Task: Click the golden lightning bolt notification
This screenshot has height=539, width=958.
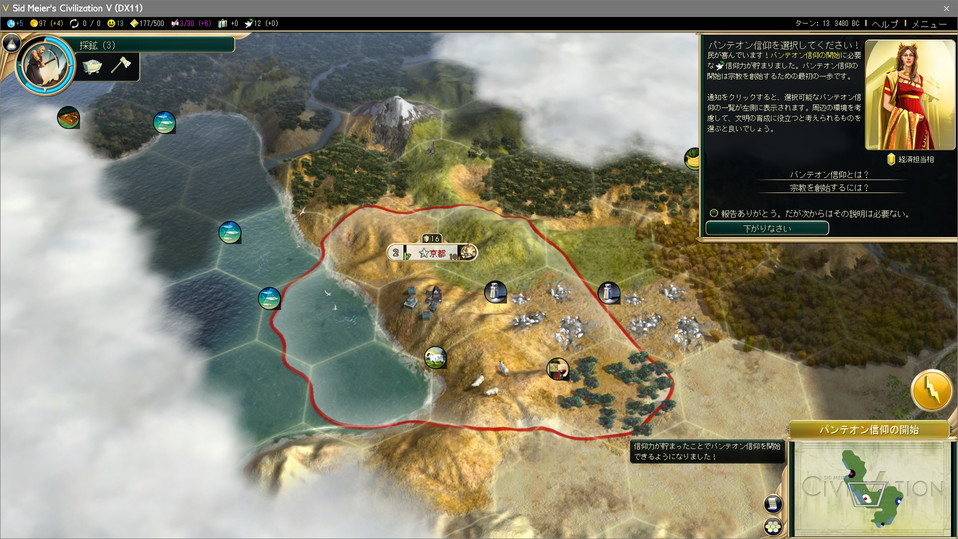Action: click(x=931, y=391)
